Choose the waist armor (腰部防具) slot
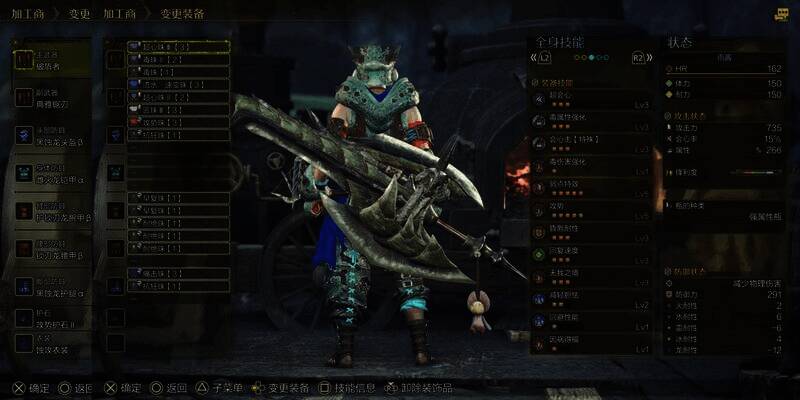Viewport: 800px width, 400px height. [x=50, y=249]
